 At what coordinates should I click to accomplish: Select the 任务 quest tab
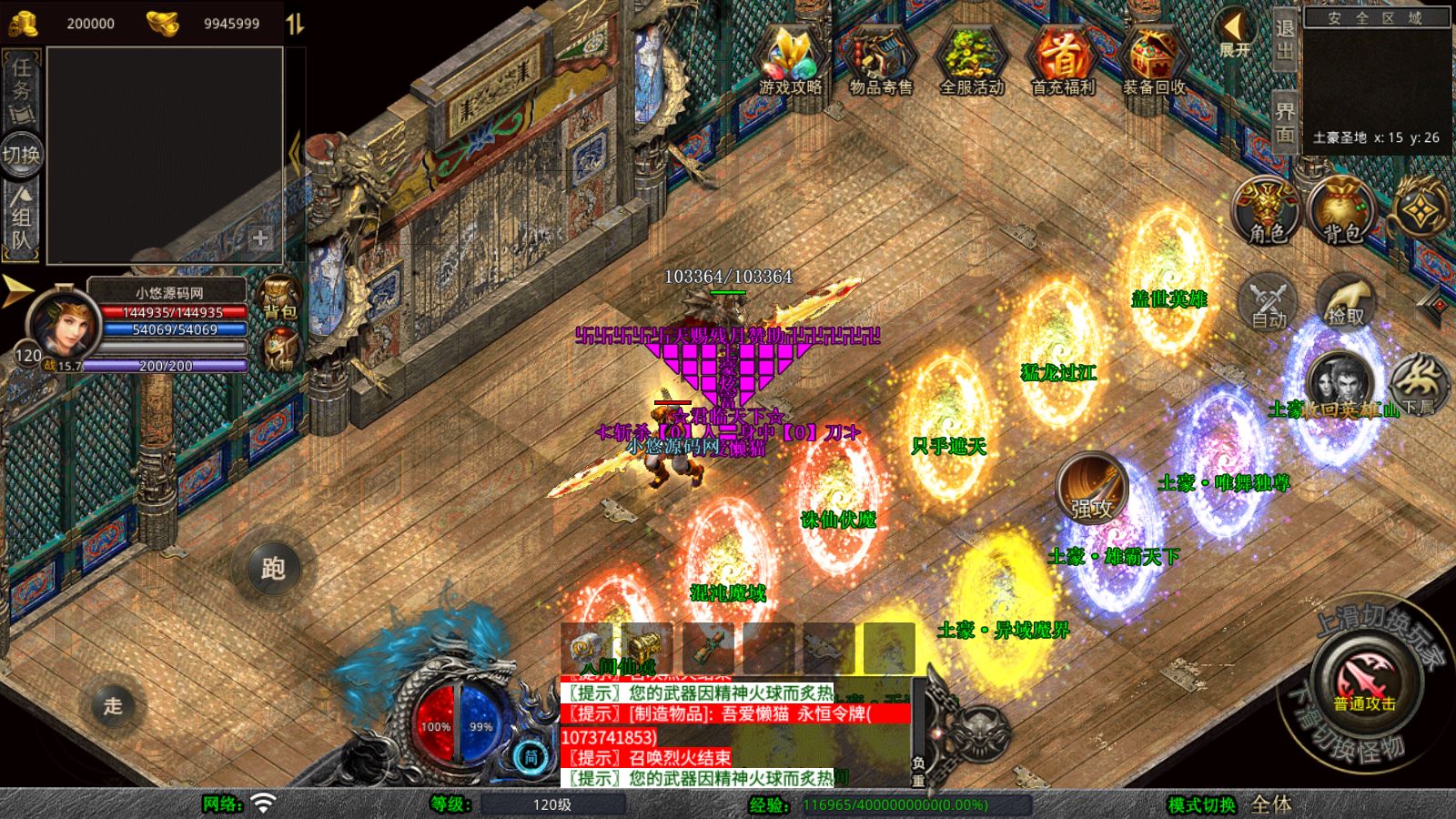21,89
